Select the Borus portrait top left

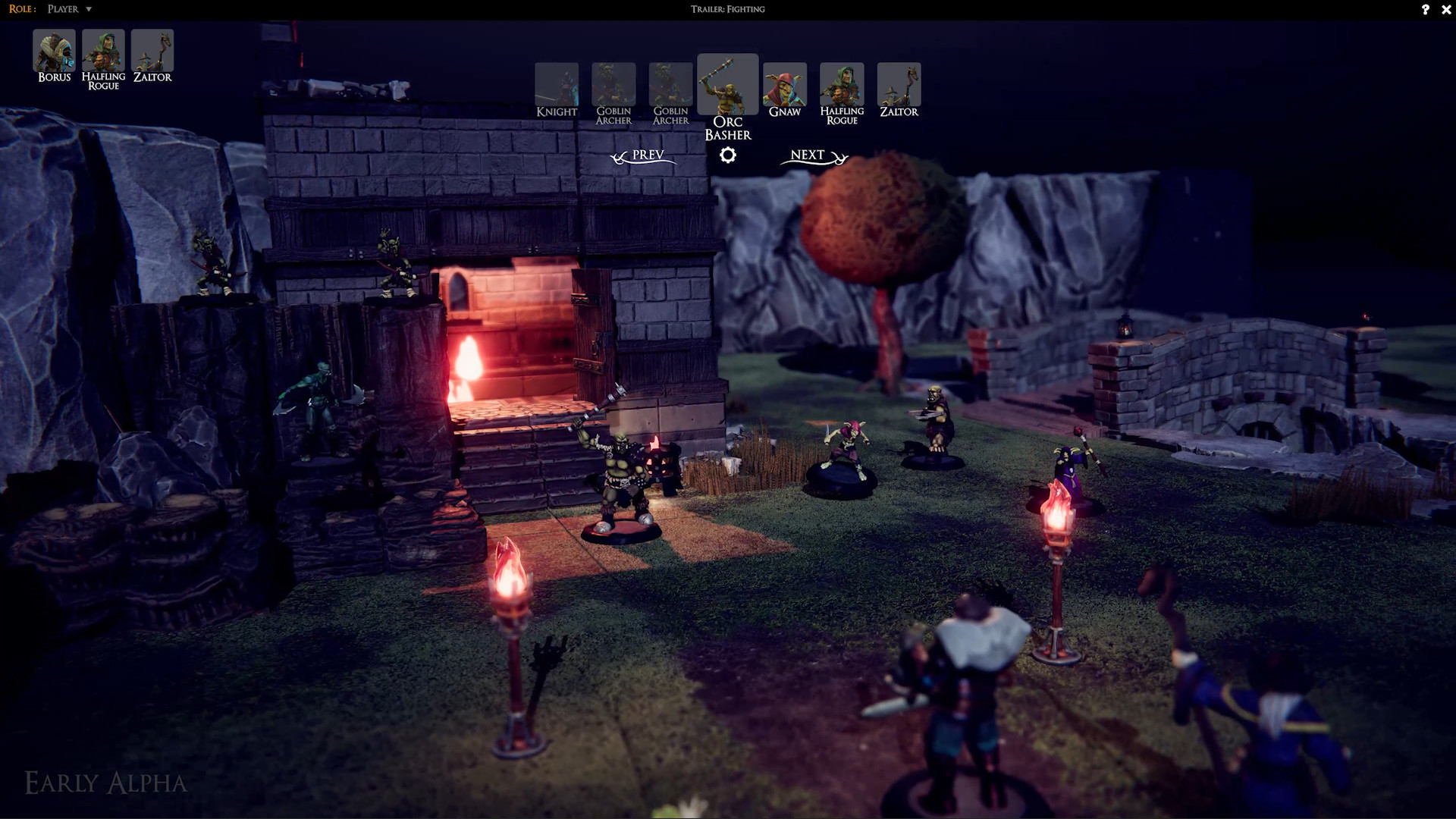point(53,49)
